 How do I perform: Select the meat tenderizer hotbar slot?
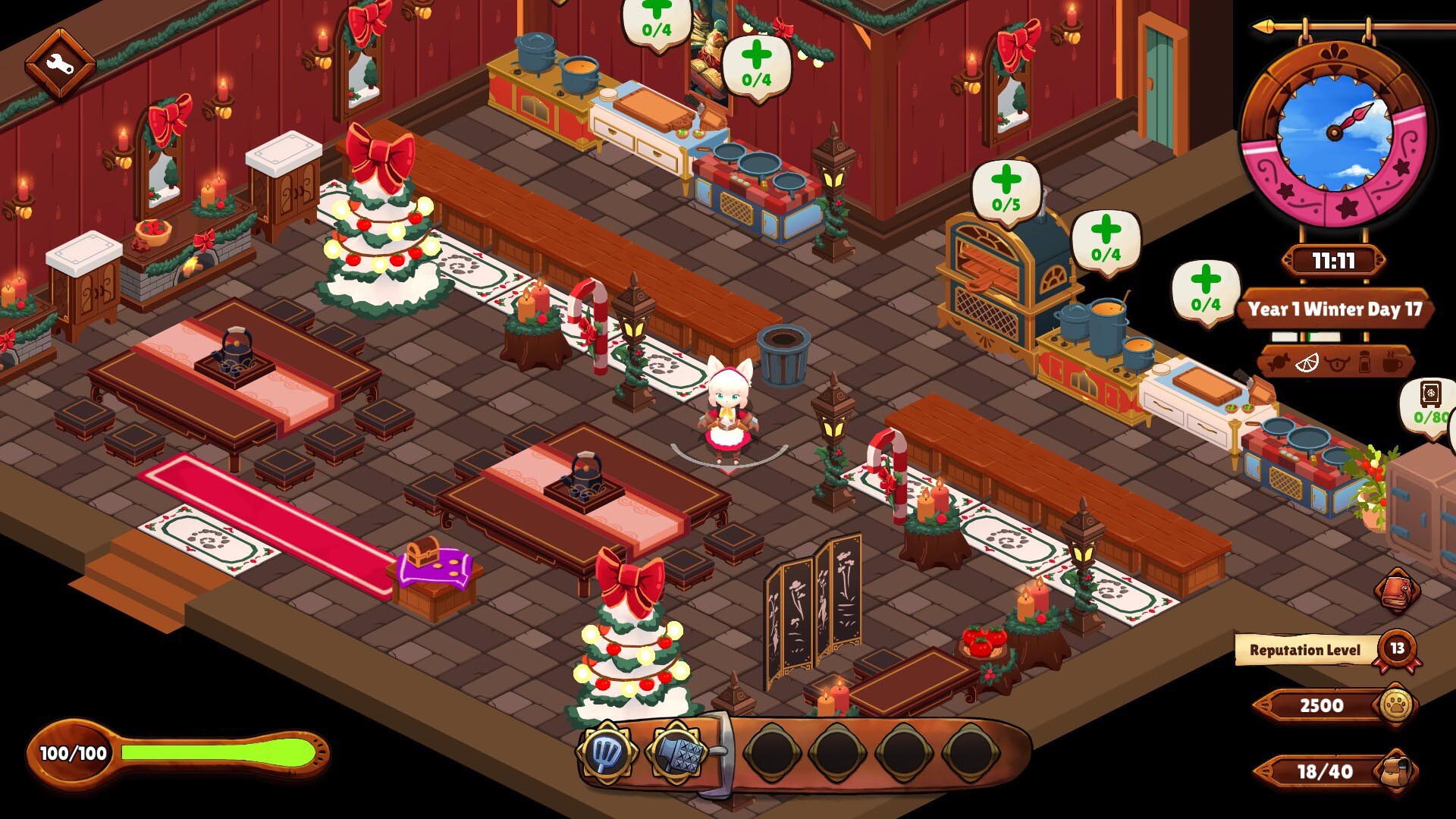tap(676, 754)
